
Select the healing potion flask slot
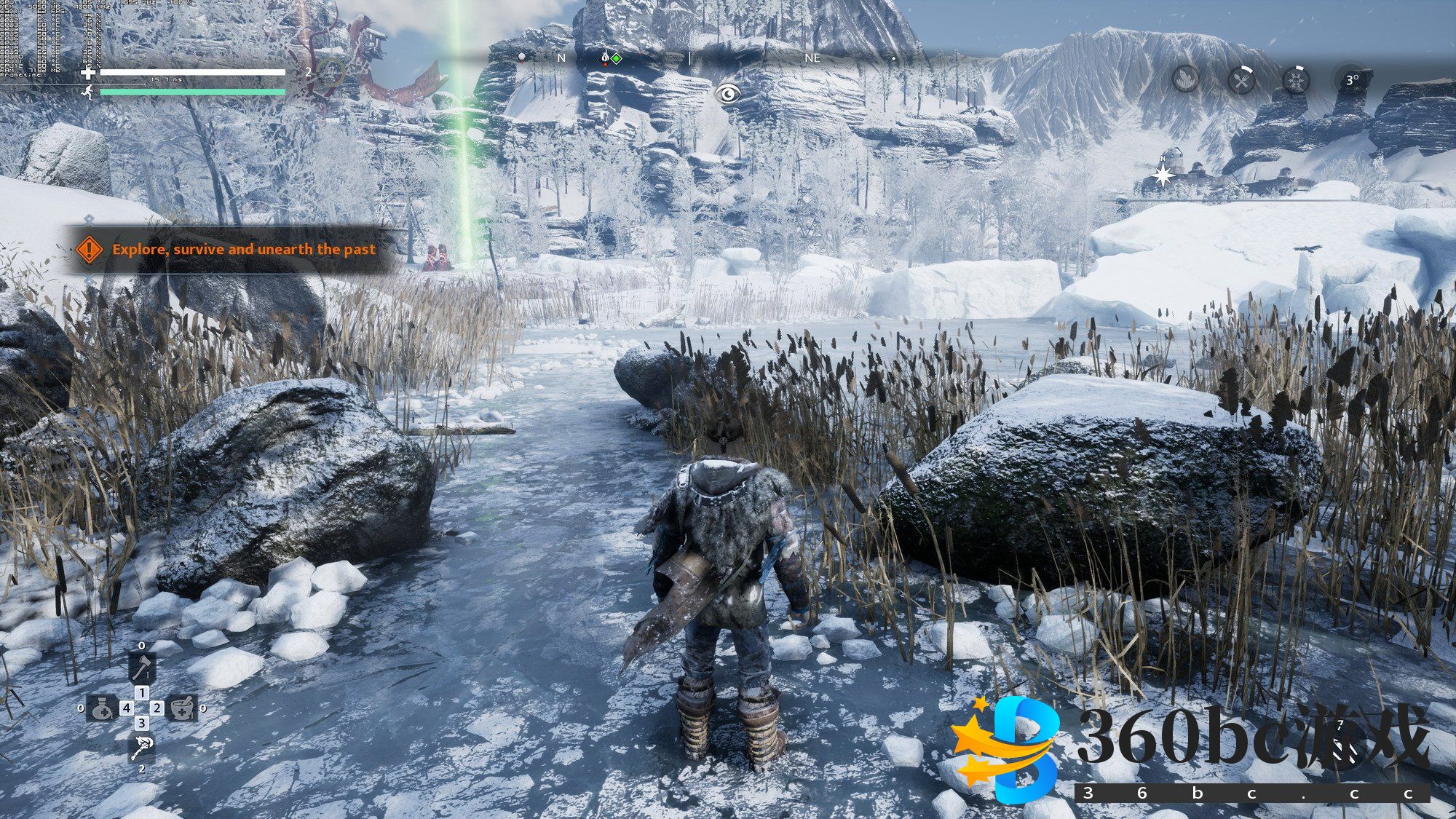tap(101, 708)
